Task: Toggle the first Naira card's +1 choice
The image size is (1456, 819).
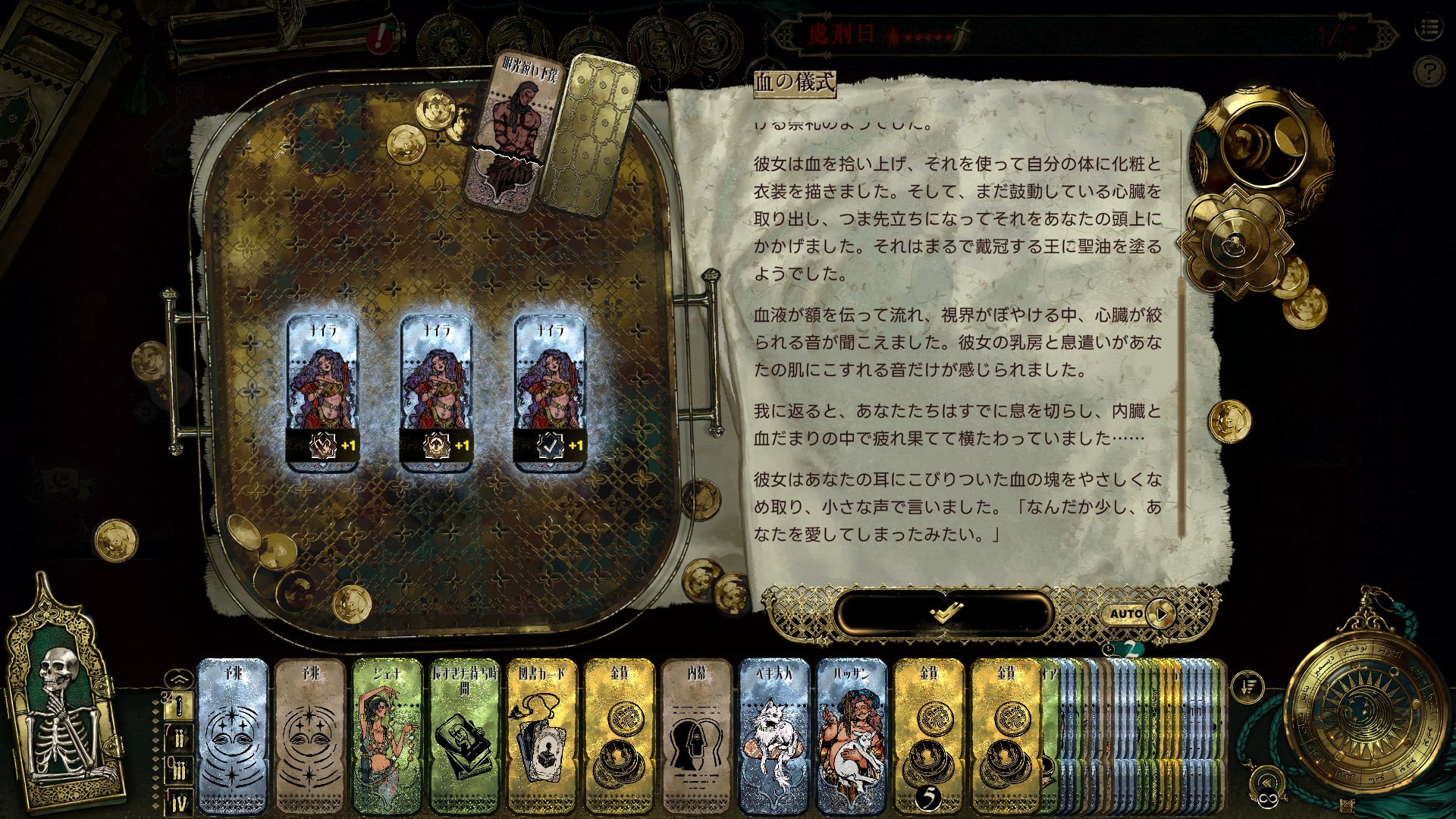Action: pos(323,447)
